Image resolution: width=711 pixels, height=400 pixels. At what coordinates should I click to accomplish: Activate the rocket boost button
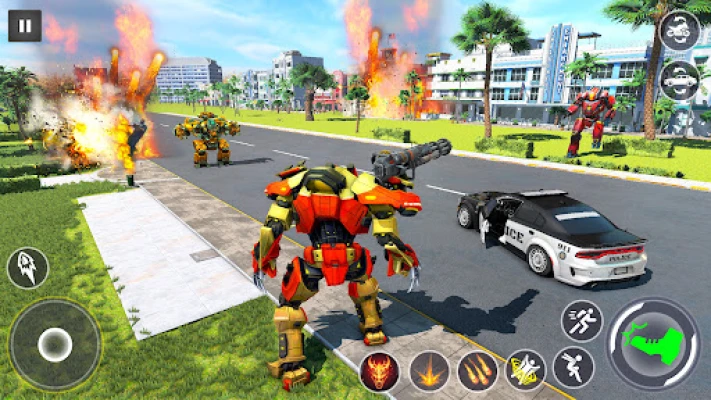coord(27,268)
